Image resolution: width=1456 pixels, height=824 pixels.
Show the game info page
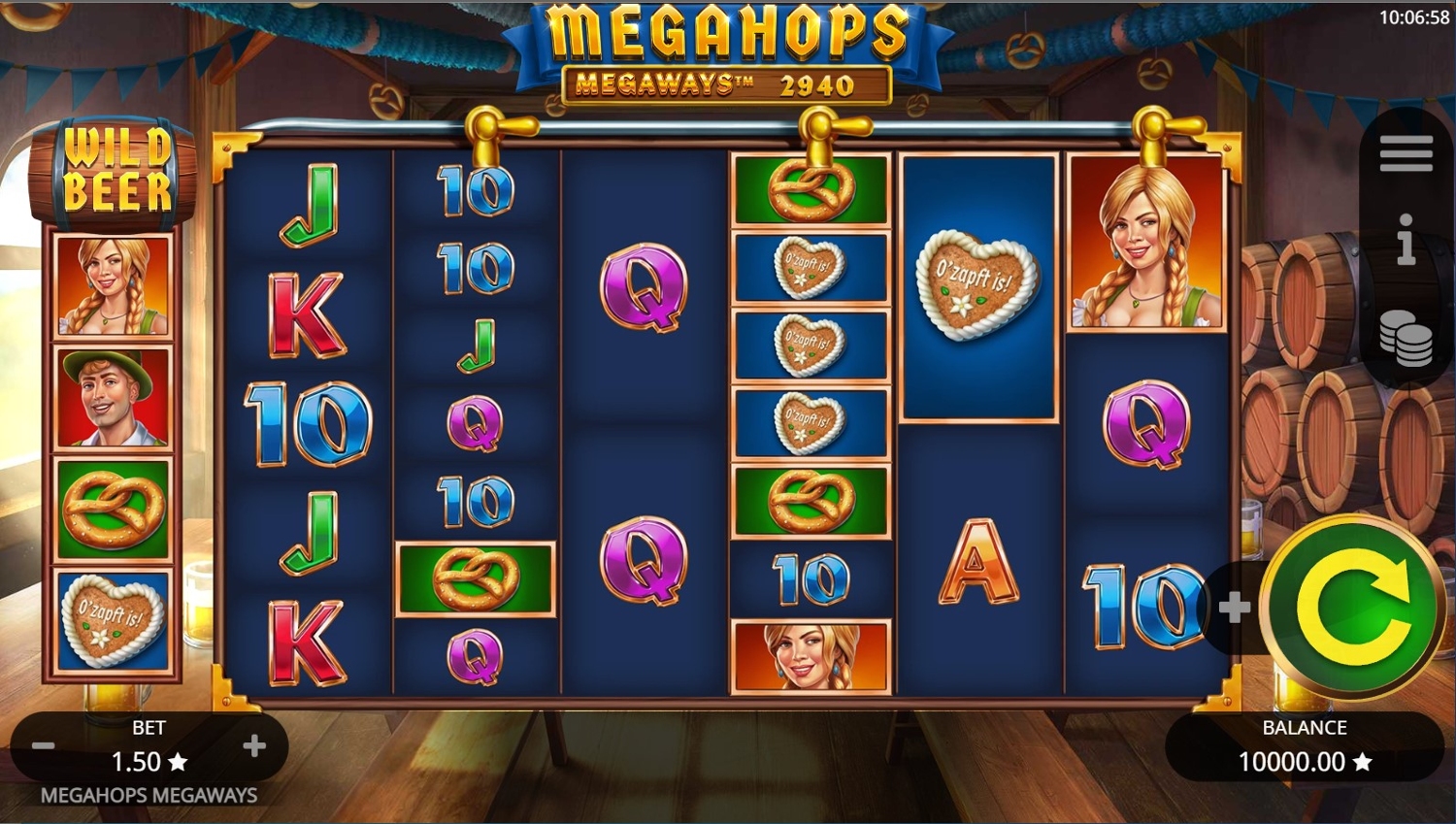1406,240
